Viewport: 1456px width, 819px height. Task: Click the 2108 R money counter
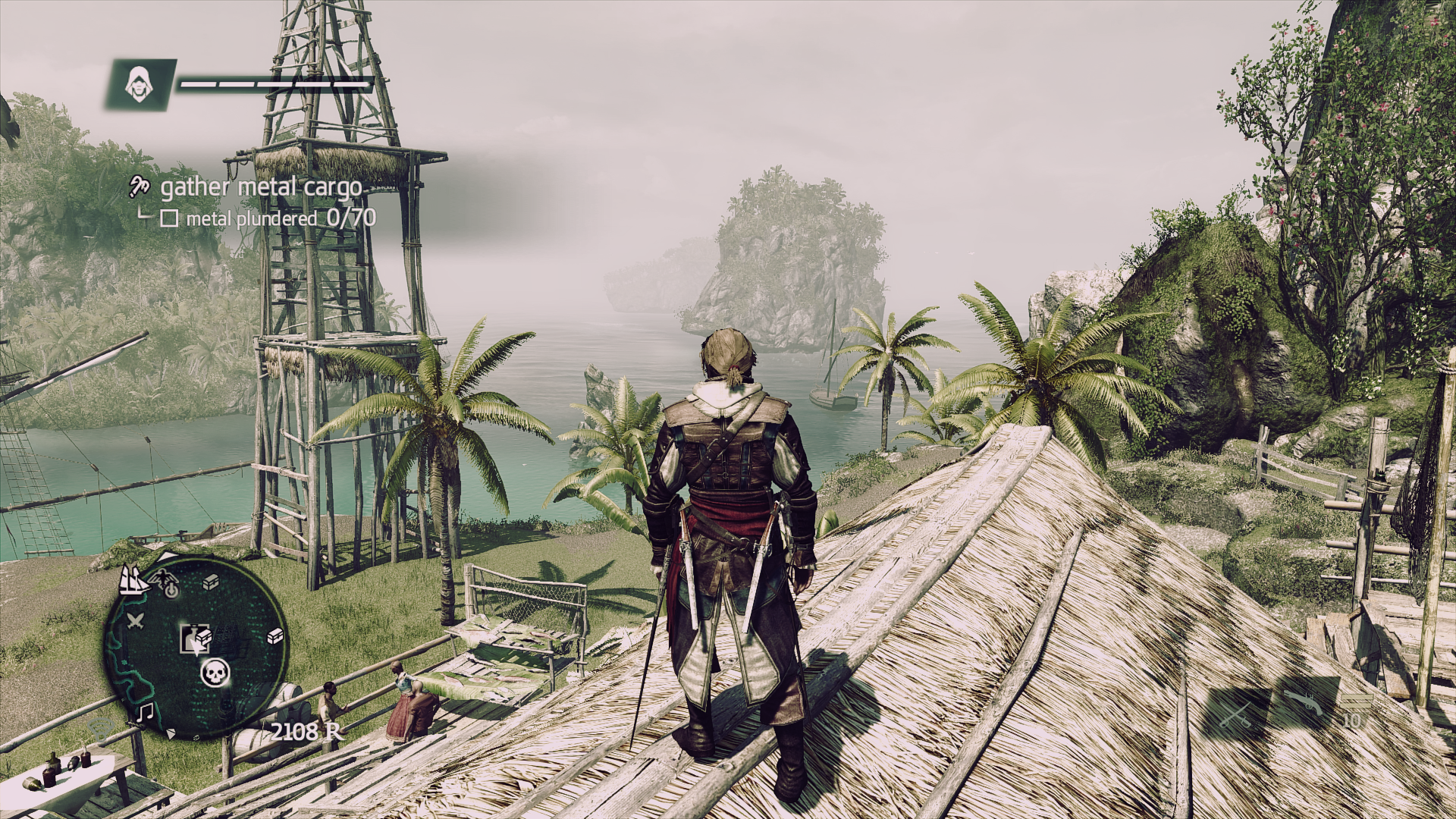[306, 732]
